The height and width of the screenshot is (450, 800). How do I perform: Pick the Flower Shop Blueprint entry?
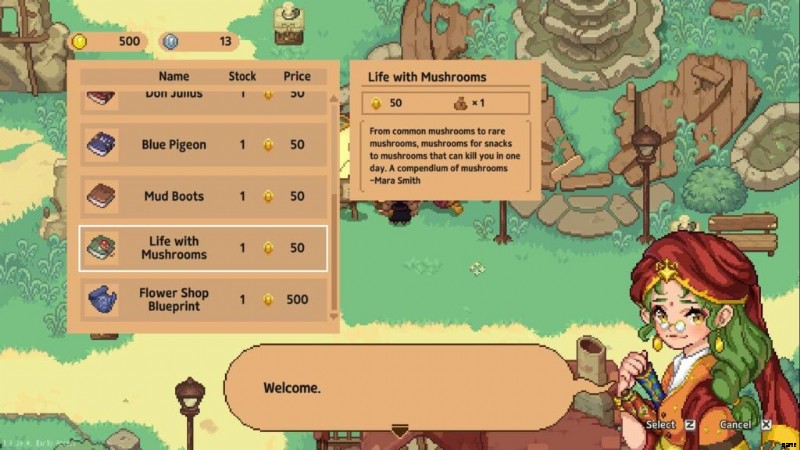pyautogui.click(x=203, y=299)
